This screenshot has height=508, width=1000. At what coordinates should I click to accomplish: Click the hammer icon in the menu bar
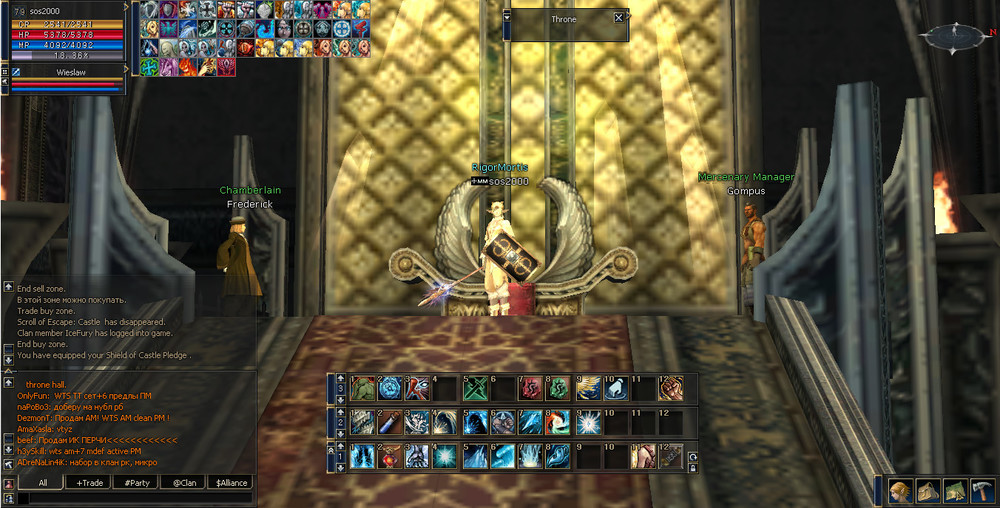pyautogui.click(x=982, y=490)
